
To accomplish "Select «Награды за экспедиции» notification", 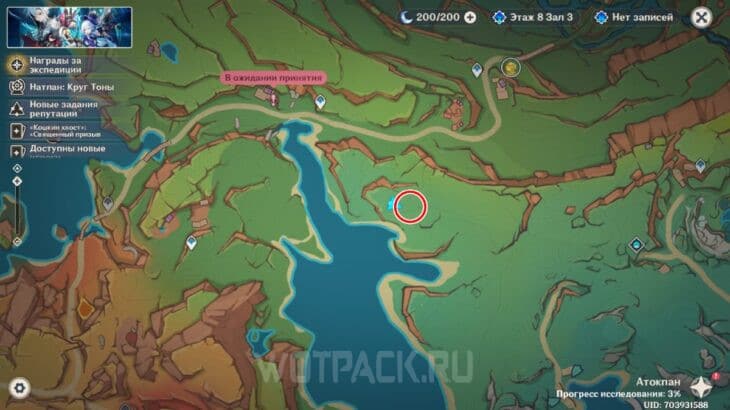I will point(60,66).
